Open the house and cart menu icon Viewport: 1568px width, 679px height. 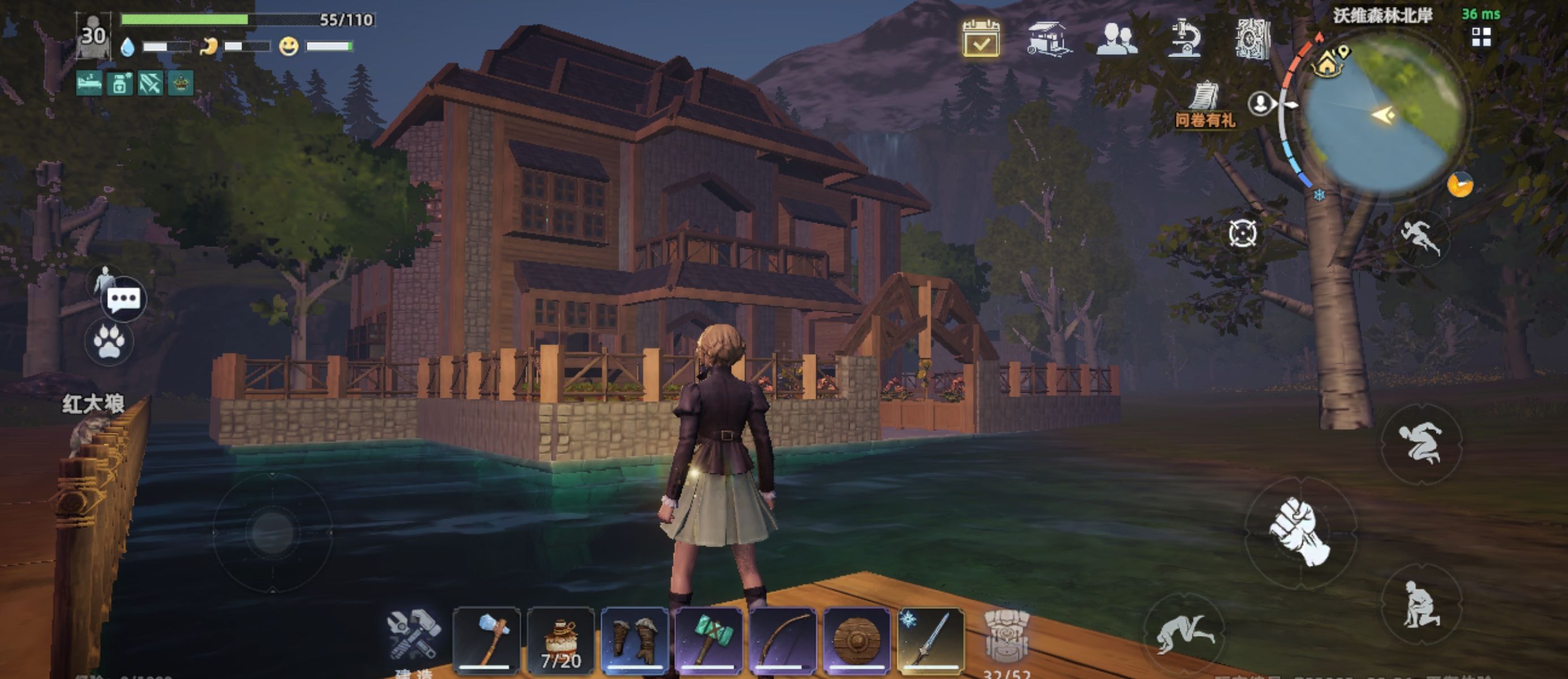pyautogui.click(x=1048, y=39)
